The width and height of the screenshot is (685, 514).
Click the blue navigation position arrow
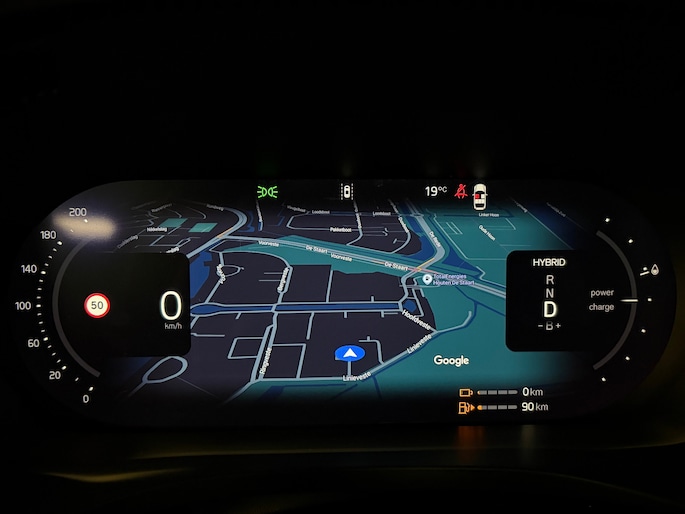tap(348, 353)
